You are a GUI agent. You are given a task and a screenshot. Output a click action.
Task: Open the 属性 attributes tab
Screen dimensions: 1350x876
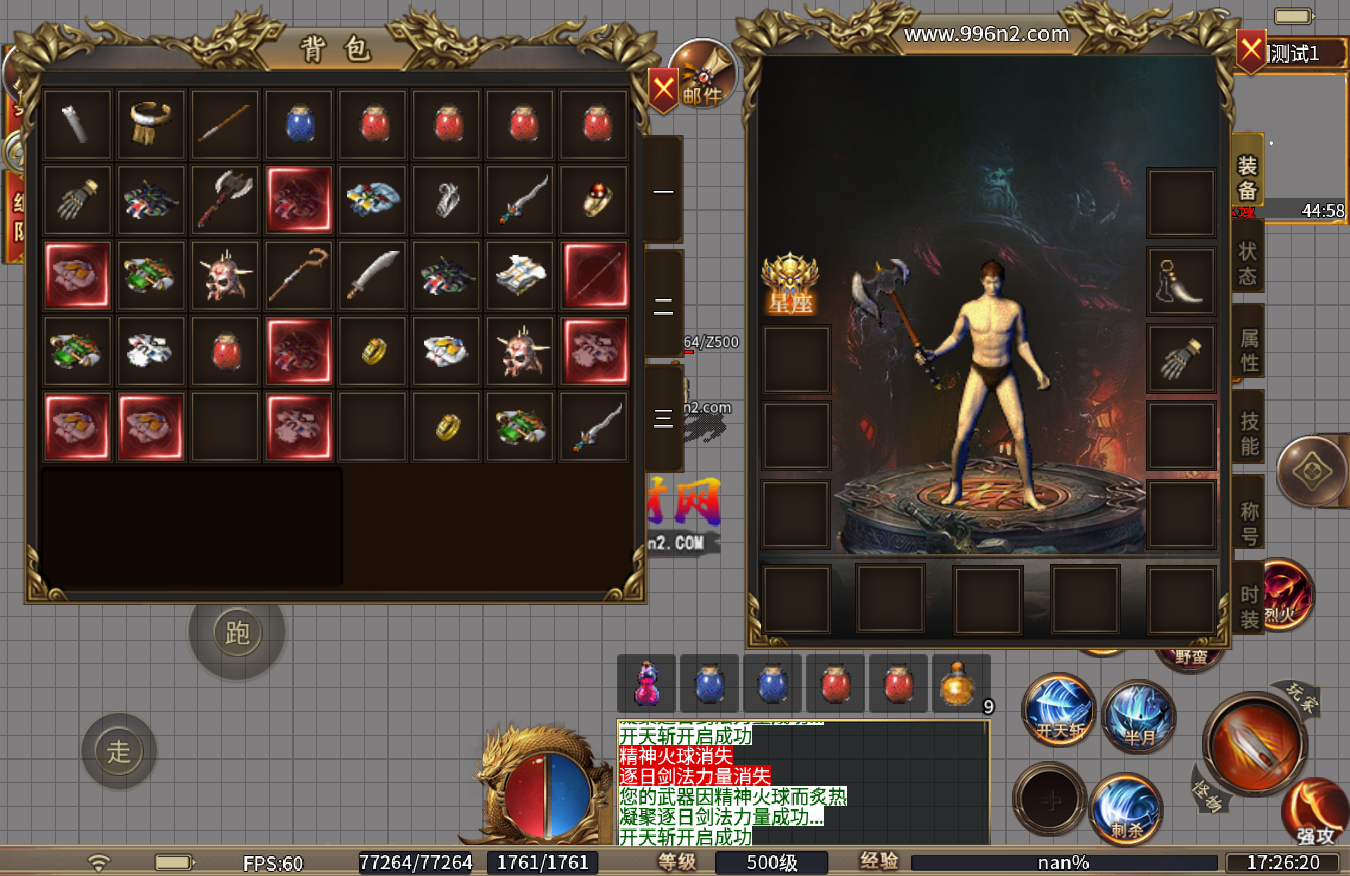click(1248, 349)
